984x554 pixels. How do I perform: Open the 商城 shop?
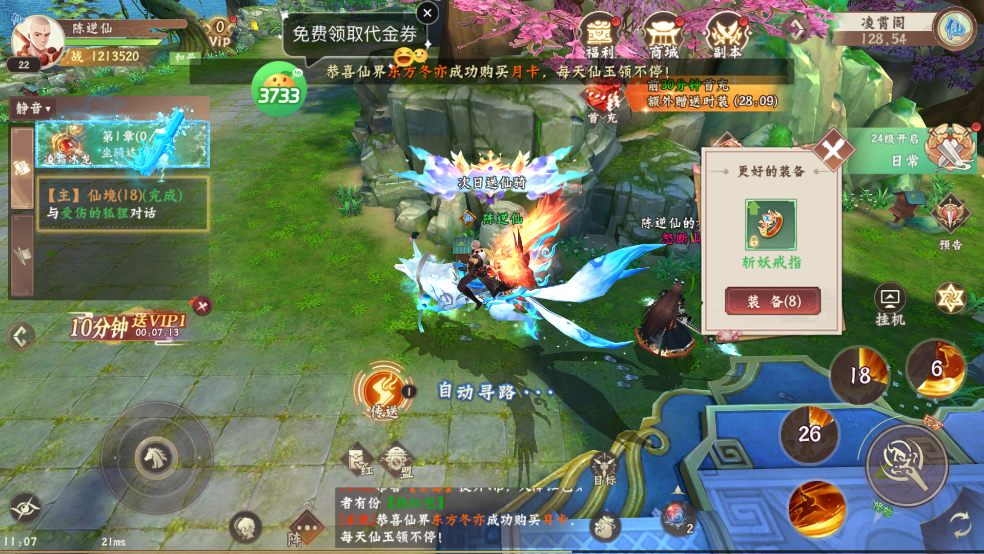pyautogui.click(x=662, y=37)
